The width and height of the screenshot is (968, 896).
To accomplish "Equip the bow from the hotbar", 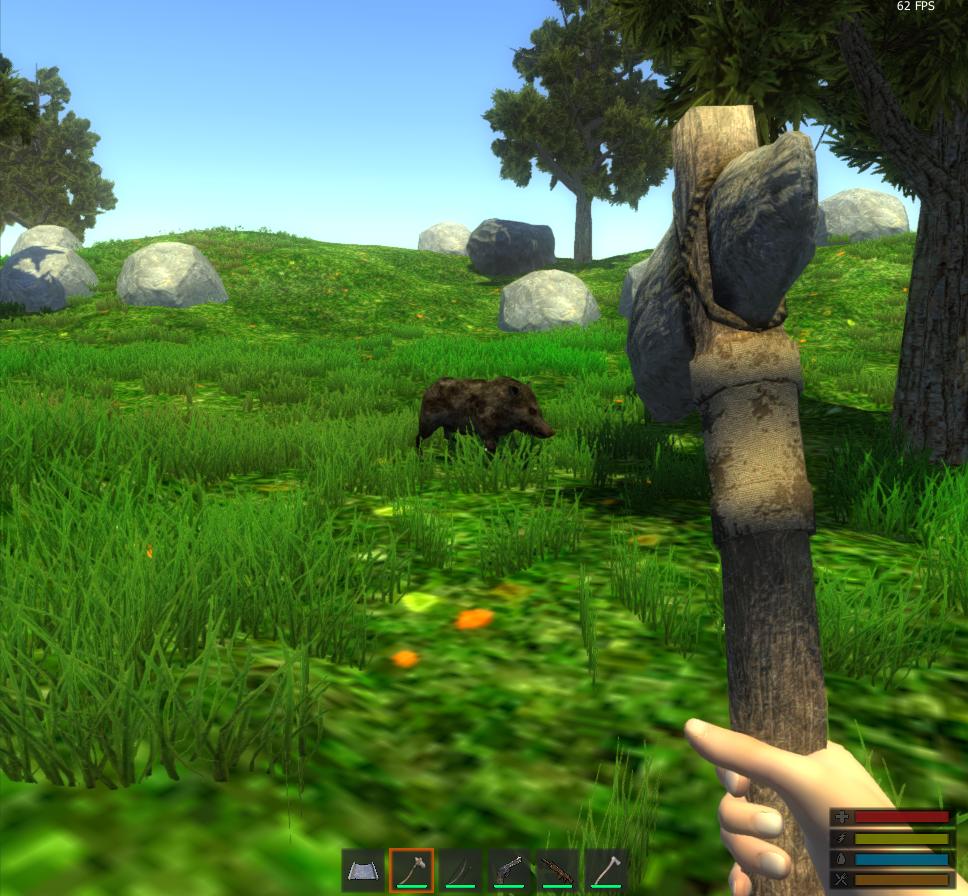I will tap(460, 870).
